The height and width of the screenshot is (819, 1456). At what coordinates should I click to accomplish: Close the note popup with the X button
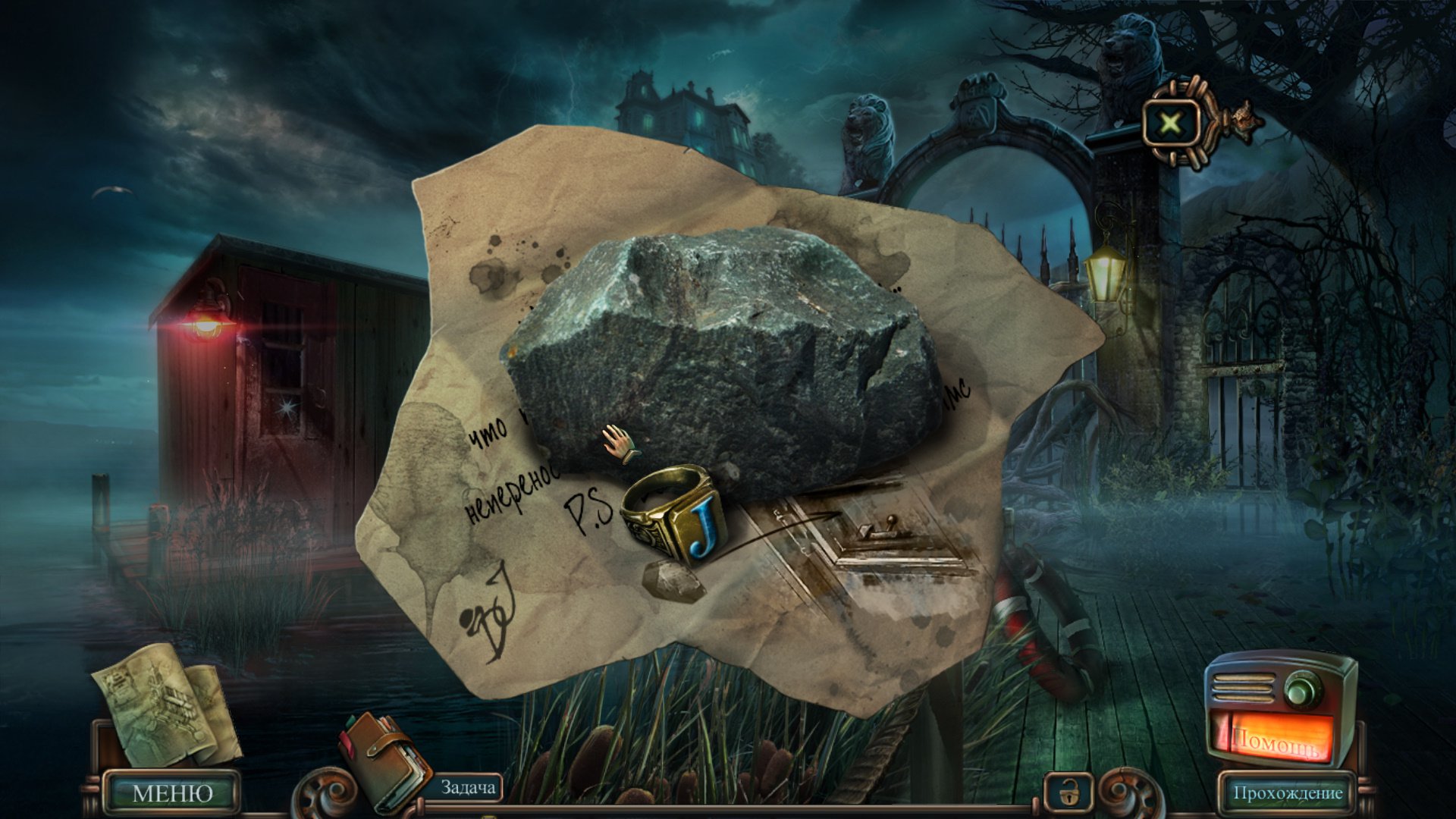click(x=1171, y=122)
